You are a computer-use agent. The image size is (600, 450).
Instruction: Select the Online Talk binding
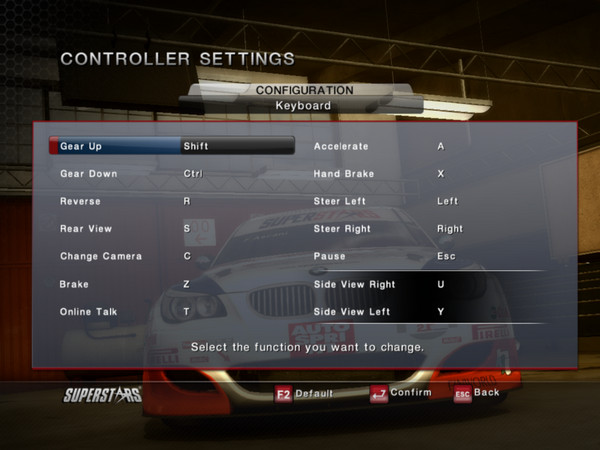click(170, 312)
